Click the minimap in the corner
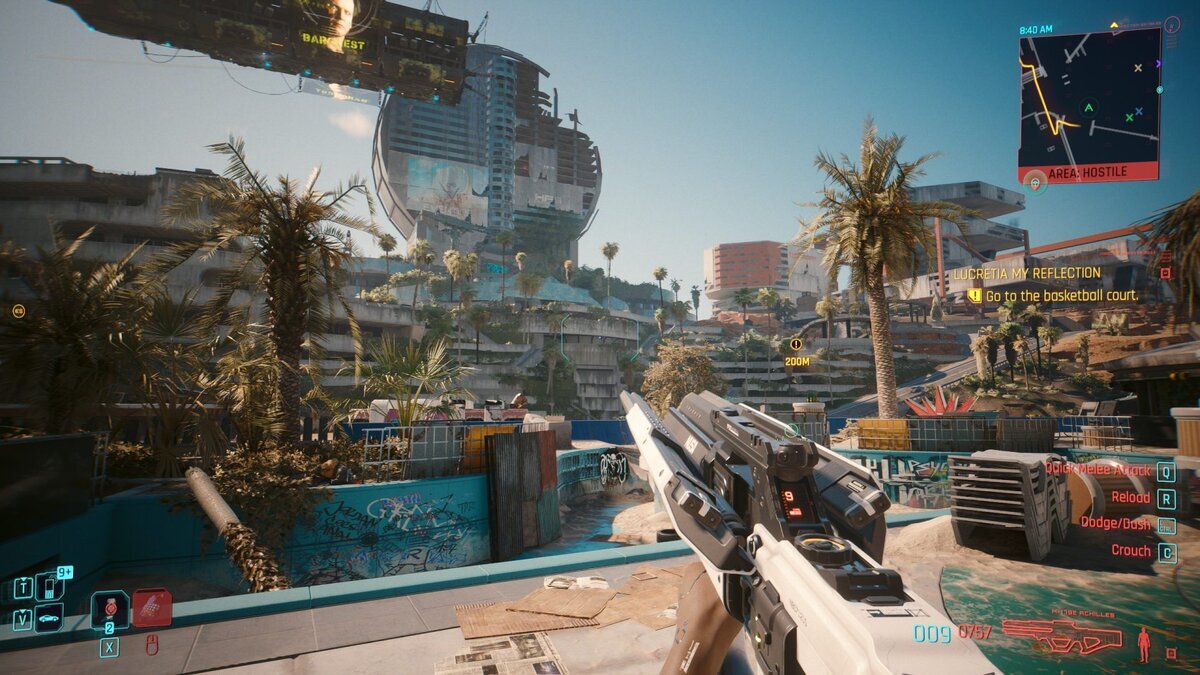1200x675 pixels. point(1088,95)
